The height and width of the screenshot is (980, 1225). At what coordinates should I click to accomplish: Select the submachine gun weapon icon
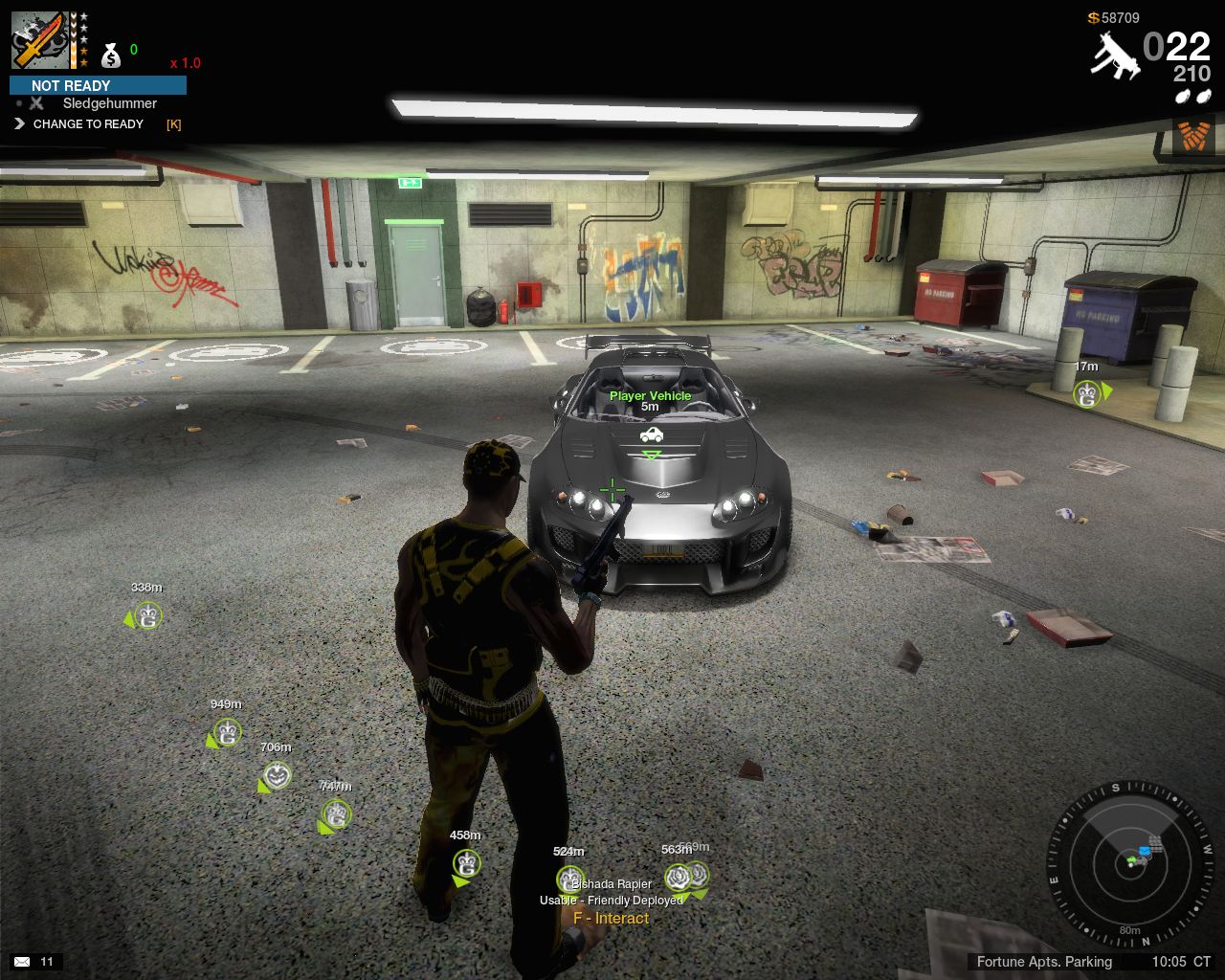coord(1114,56)
